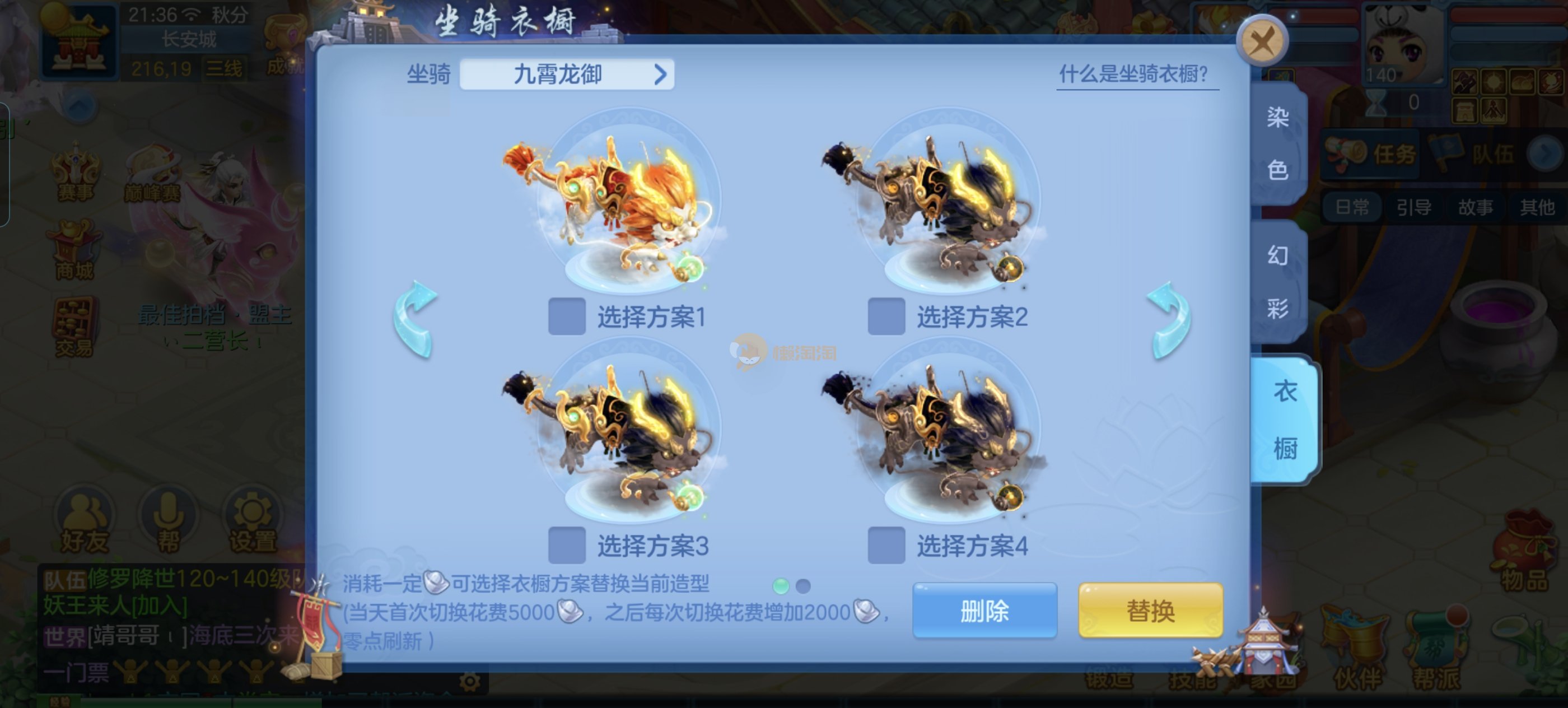Tick the 选择方案1 checkbox
The width and height of the screenshot is (1568, 708).
coord(567,316)
